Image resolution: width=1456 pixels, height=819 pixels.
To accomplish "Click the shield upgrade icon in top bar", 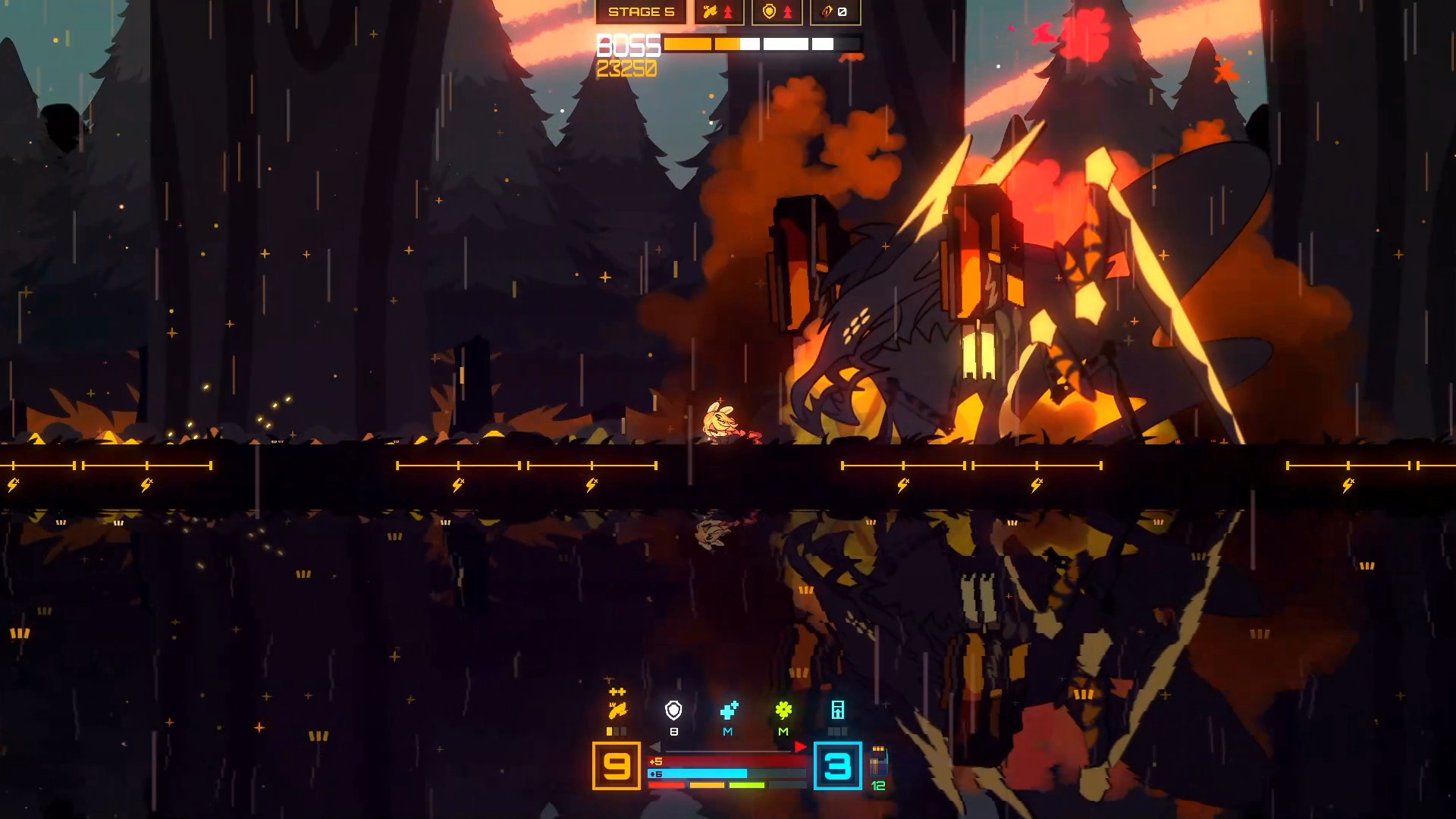I will pos(769,11).
